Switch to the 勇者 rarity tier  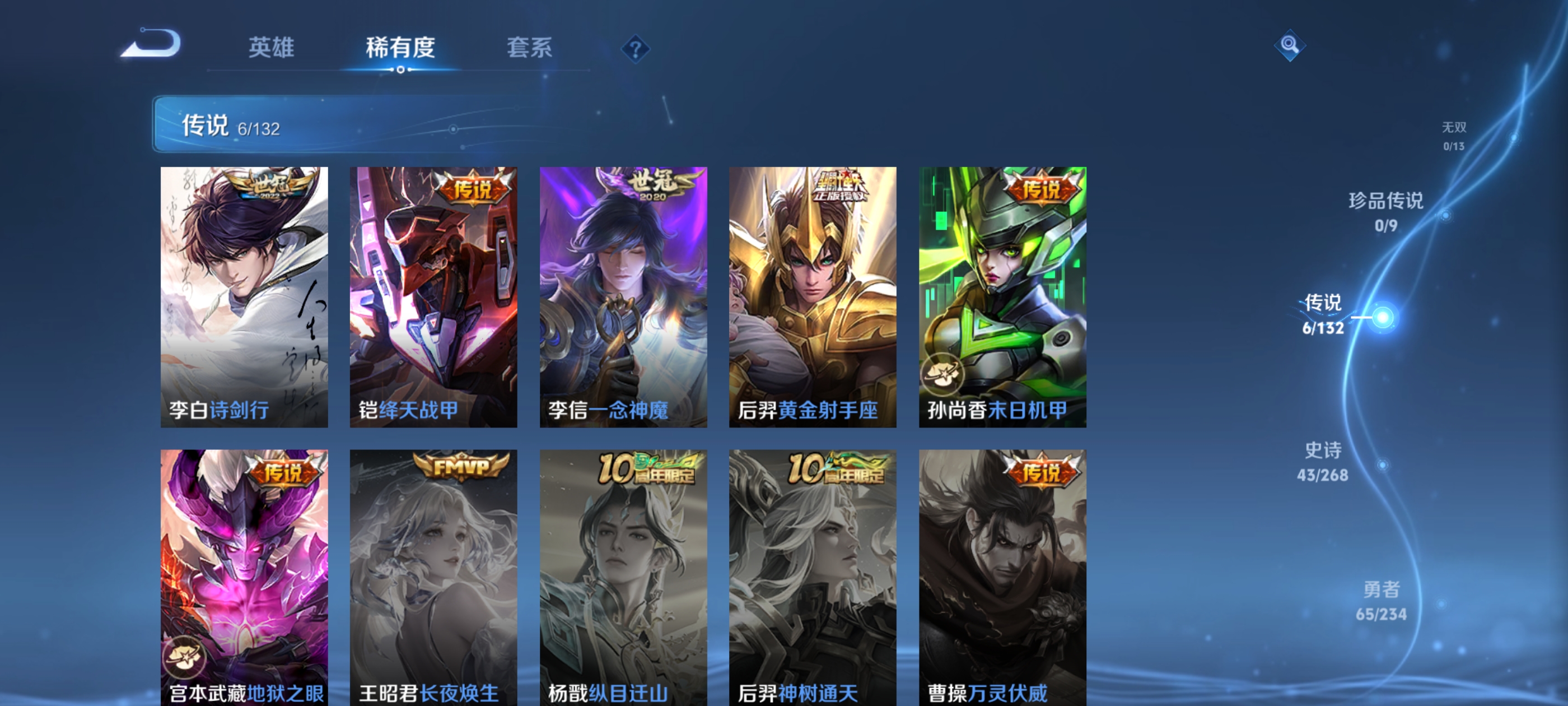(1381, 601)
